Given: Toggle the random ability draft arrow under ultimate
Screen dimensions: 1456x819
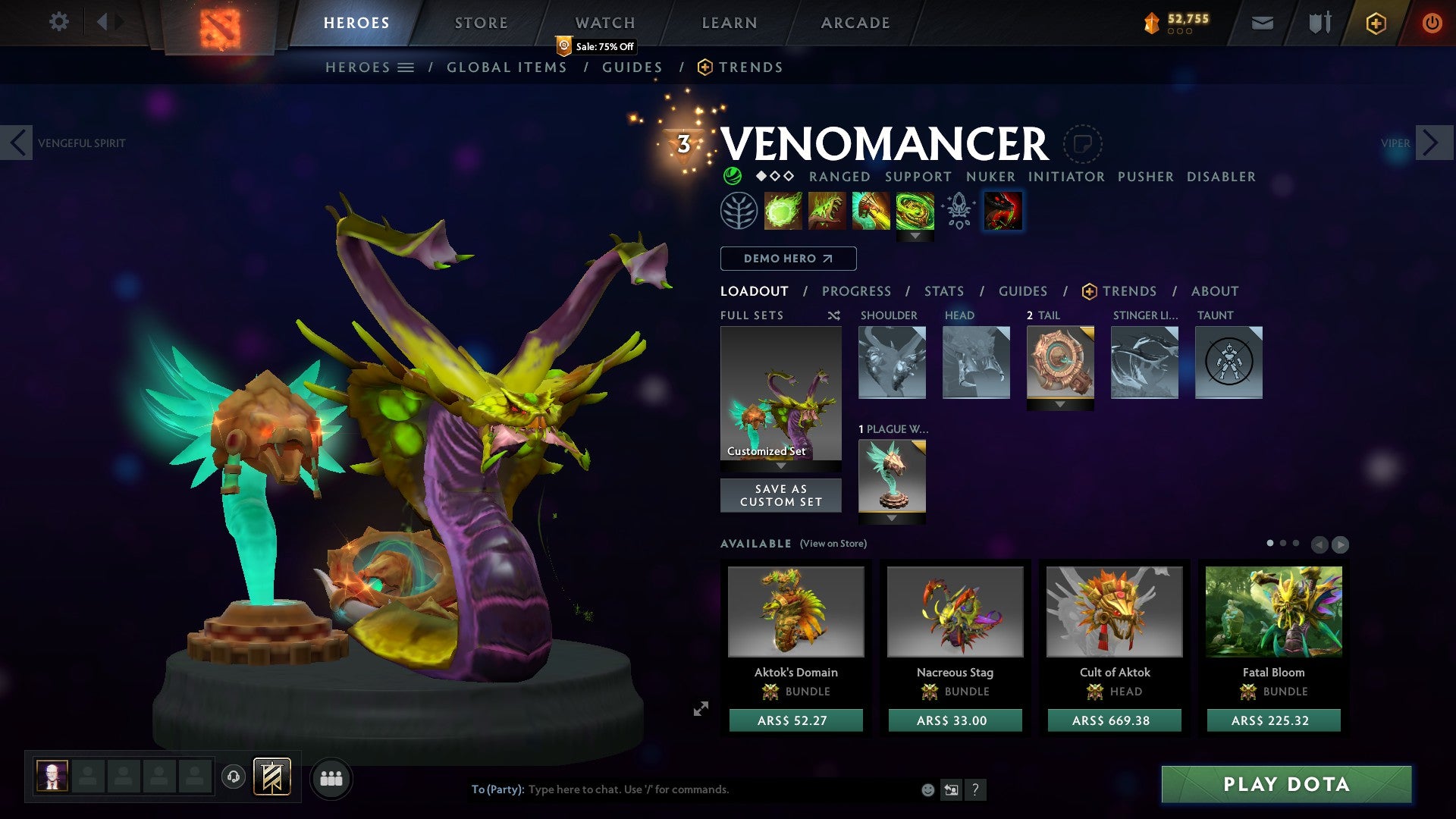Looking at the screenshot, I should tap(915, 235).
